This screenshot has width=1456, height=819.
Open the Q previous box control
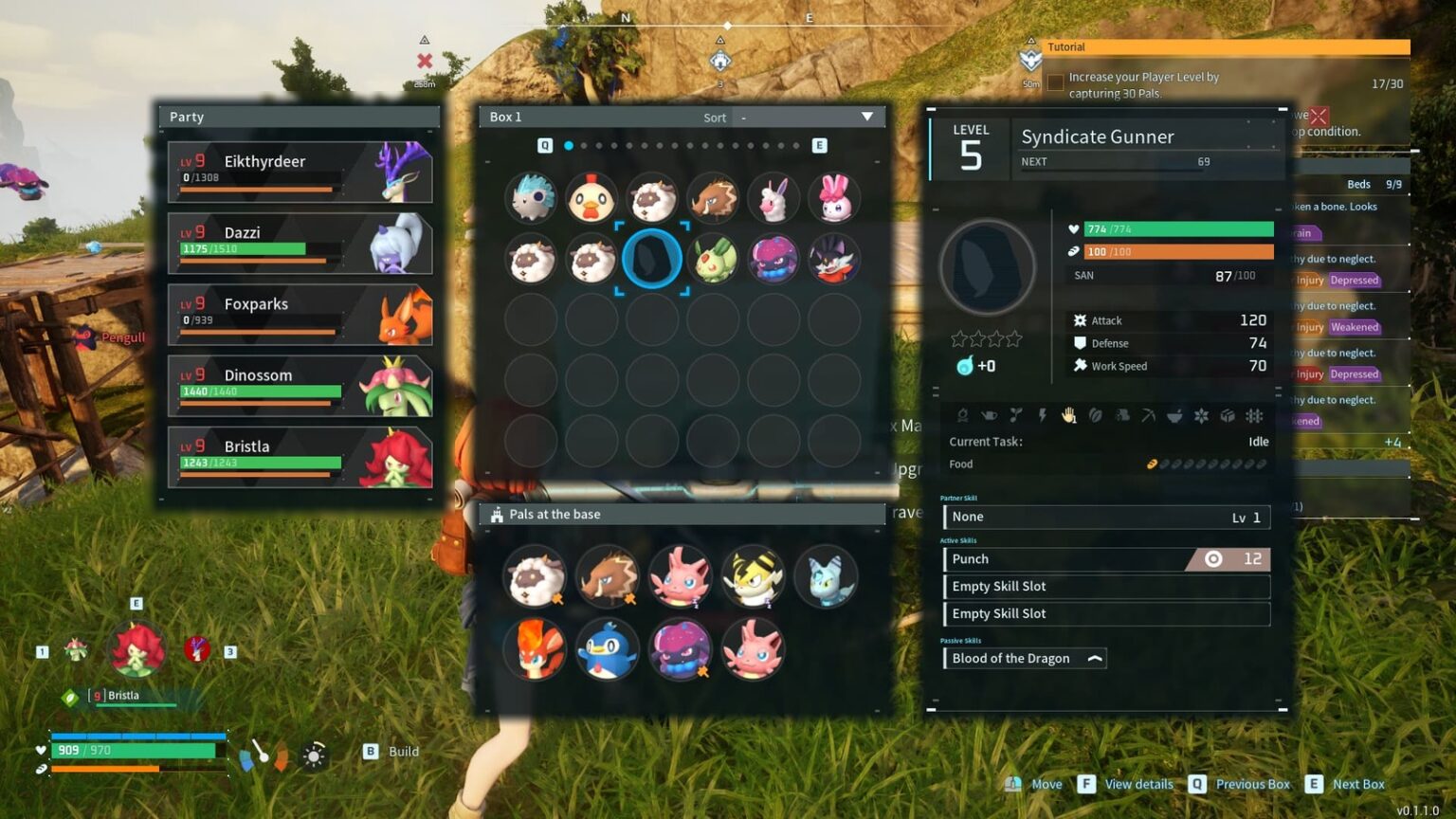click(x=545, y=145)
